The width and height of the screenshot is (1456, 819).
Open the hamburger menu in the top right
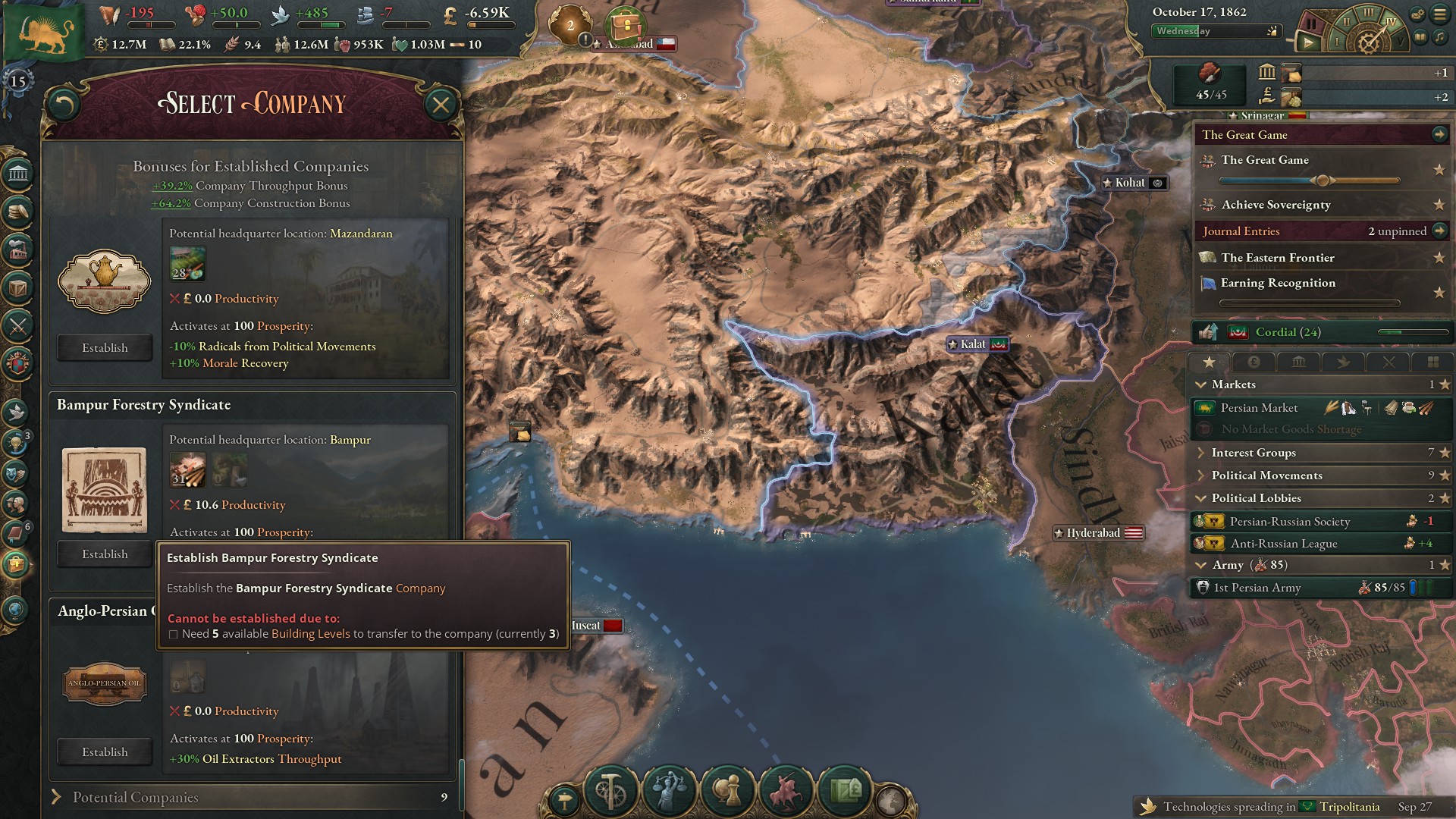click(x=1439, y=14)
